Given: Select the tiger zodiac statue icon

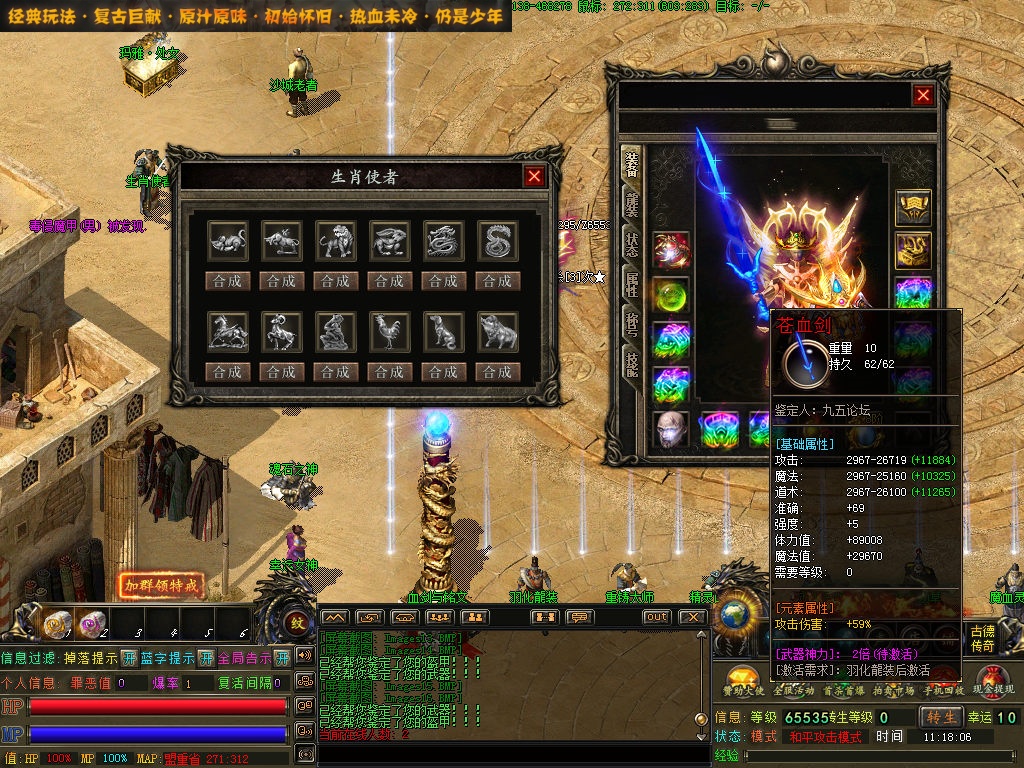Looking at the screenshot, I should pos(335,241).
